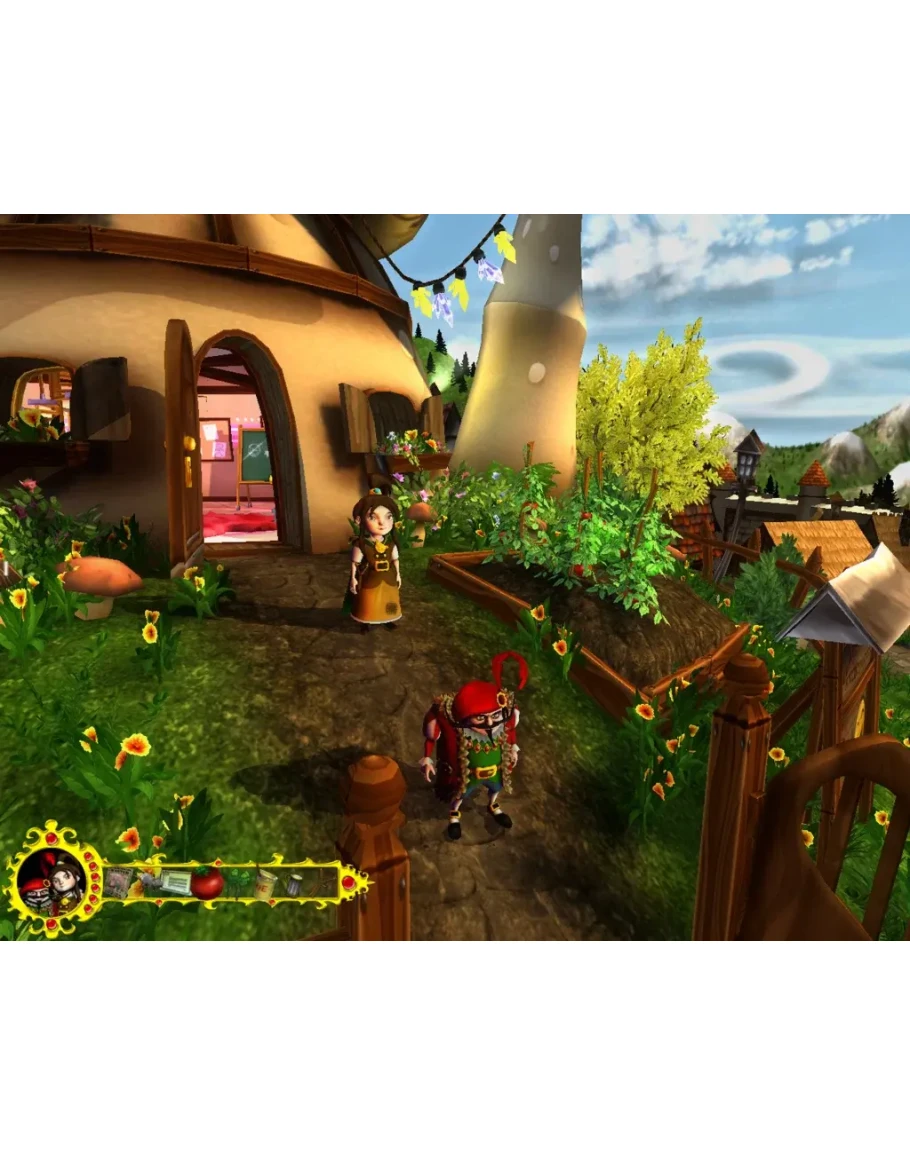Choose the red tomato from inventory
The image size is (910, 1155).
pos(207,883)
